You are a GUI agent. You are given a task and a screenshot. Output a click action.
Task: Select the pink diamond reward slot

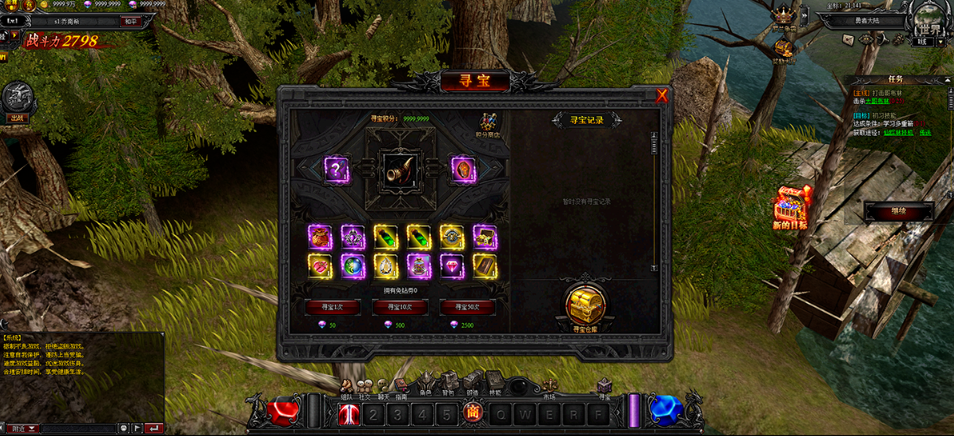[452, 265]
